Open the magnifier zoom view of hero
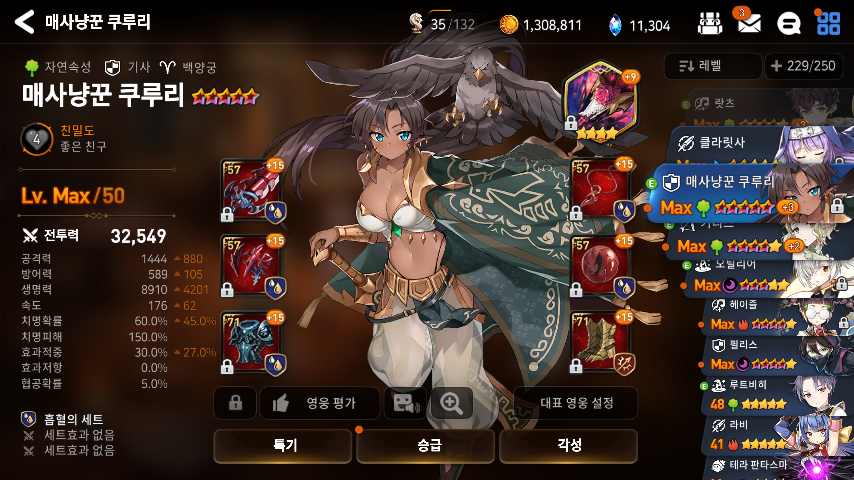This screenshot has width=854, height=480. (x=452, y=403)
